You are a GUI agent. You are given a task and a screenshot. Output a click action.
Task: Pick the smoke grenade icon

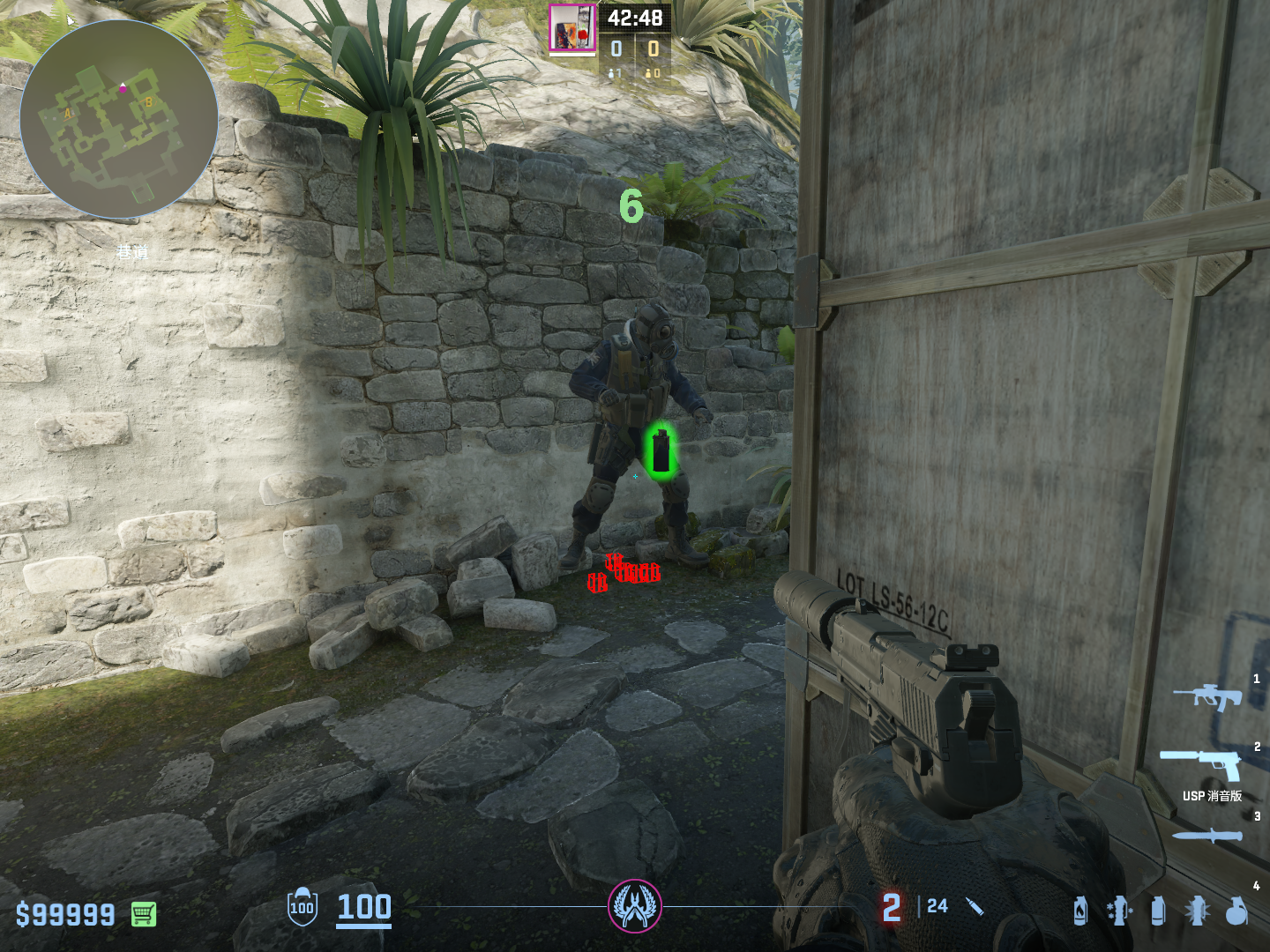click(x=1158, y=911)
